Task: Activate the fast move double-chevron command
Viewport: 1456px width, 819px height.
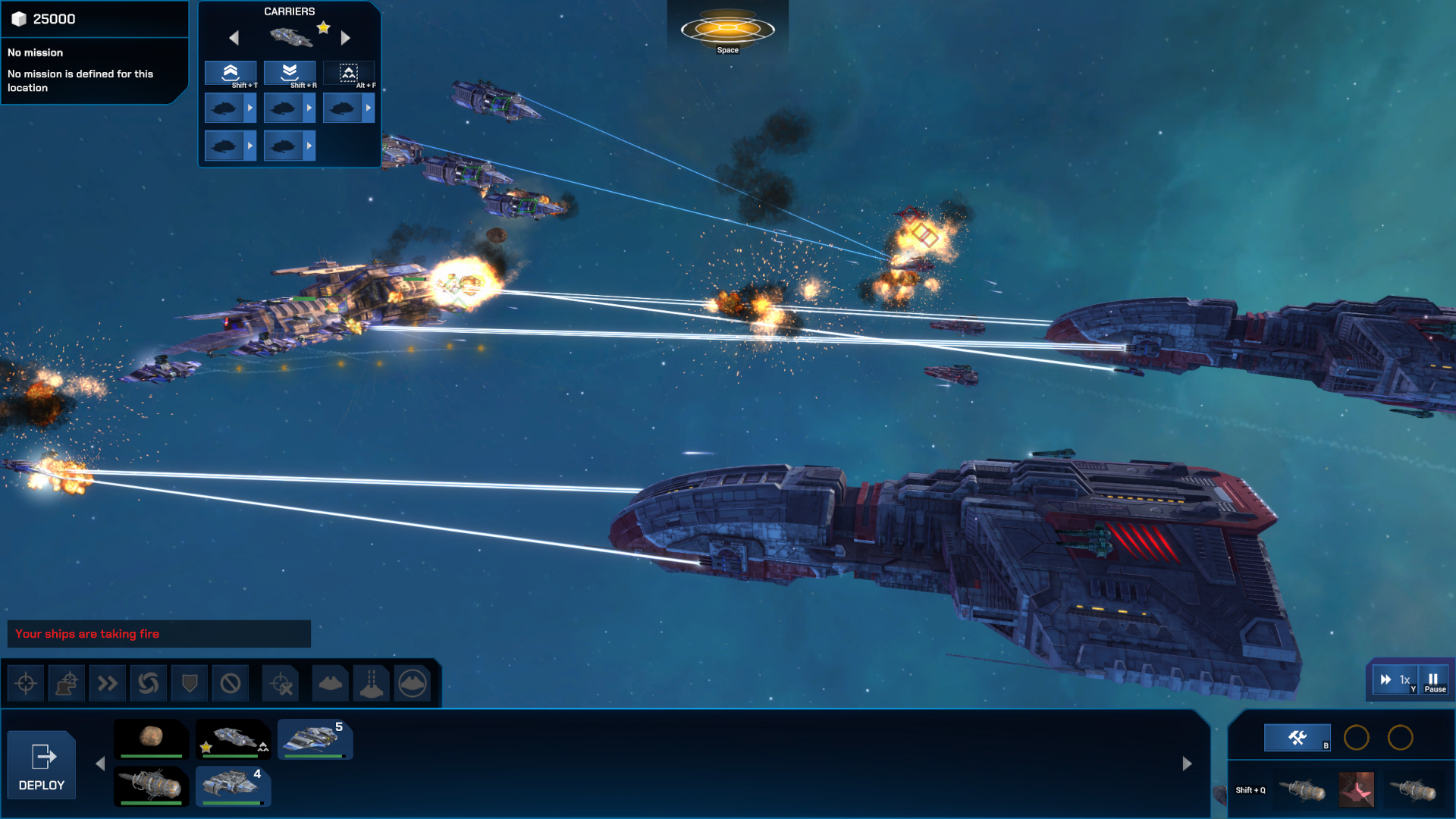Action: 108,682
